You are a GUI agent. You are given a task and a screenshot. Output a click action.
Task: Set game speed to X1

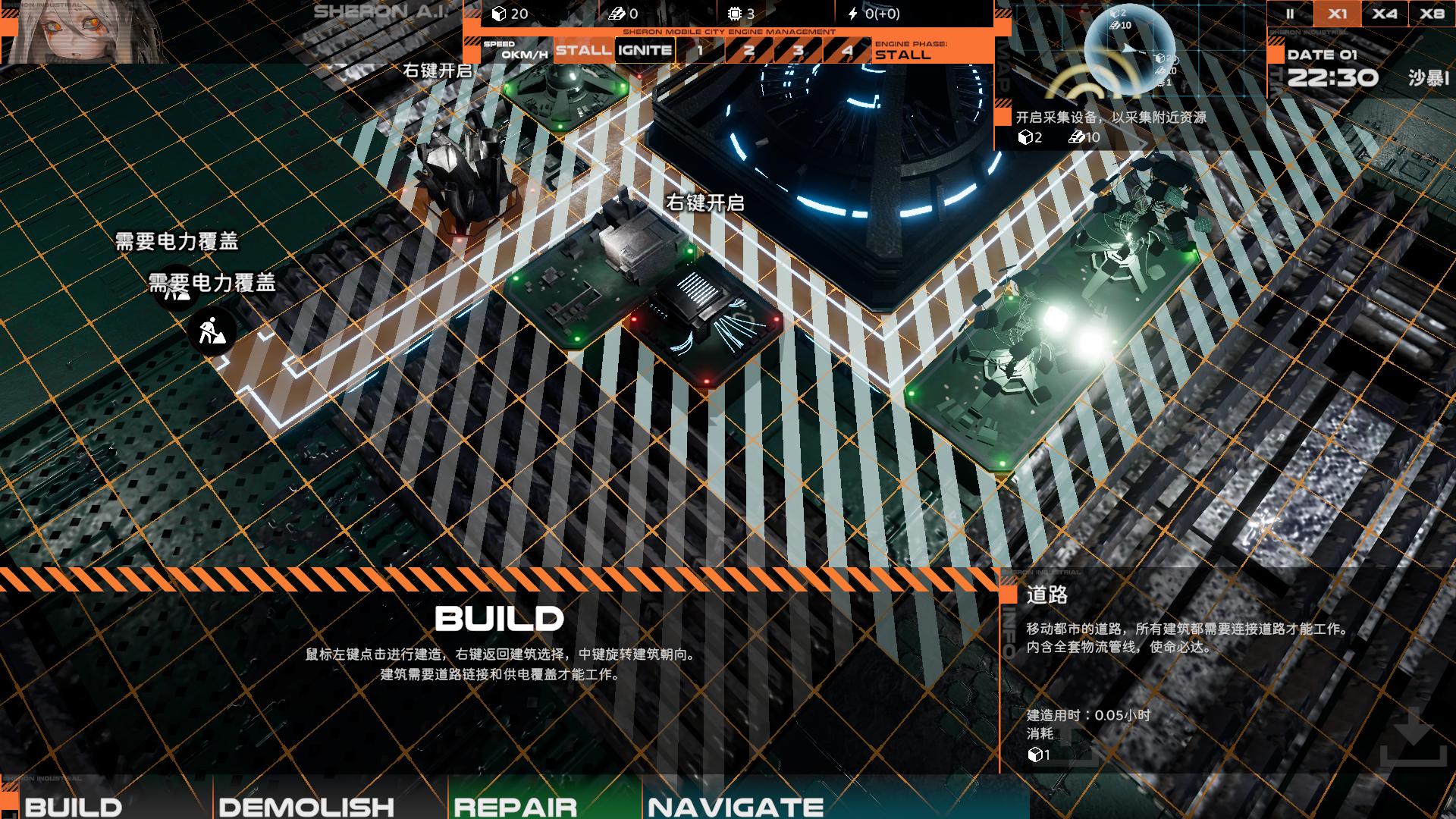click(1338, 14)
